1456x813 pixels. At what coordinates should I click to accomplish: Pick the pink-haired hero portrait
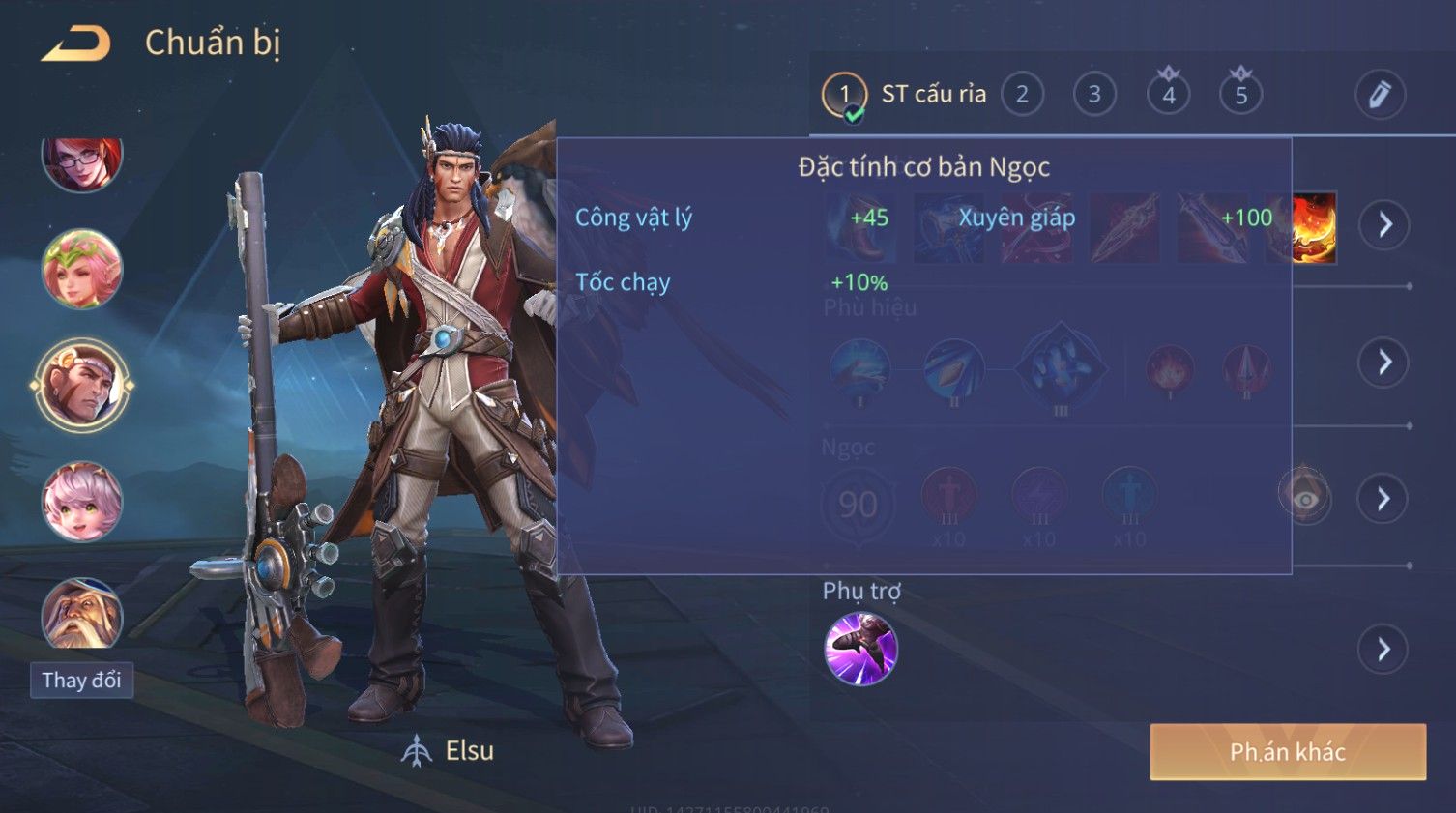(82, 501)
